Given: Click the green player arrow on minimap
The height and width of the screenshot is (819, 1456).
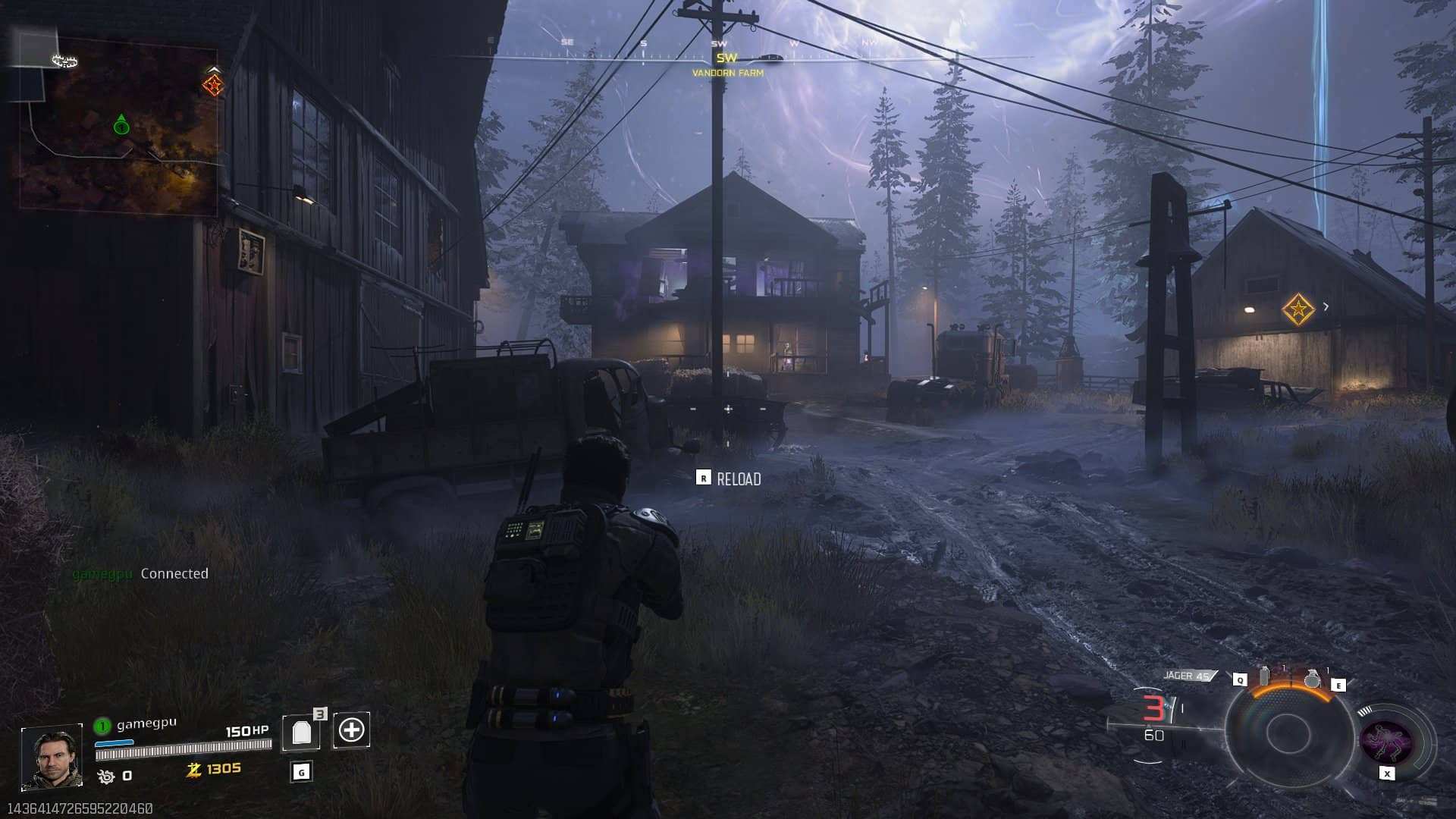Looking at the screenshot, I should coord(121,125).
